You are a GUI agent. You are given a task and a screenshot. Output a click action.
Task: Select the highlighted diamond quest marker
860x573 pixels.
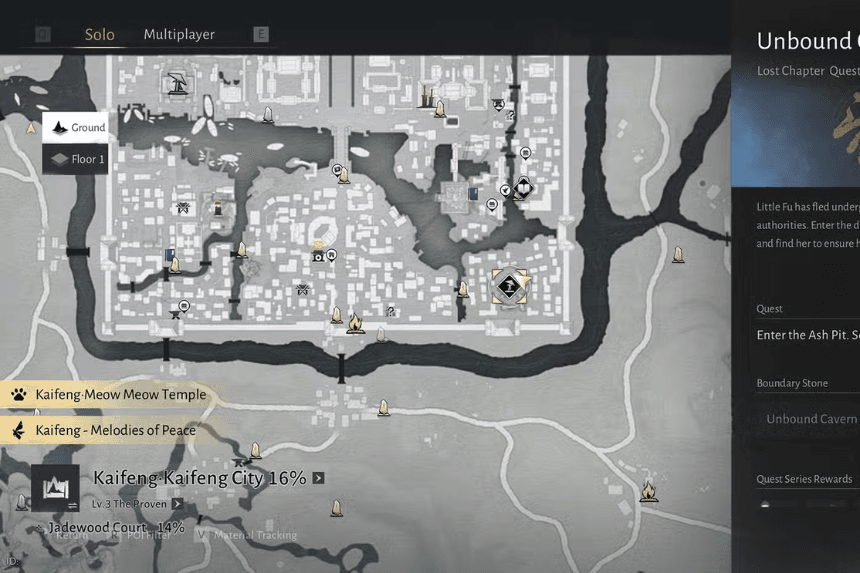click(x=510, y=286)
